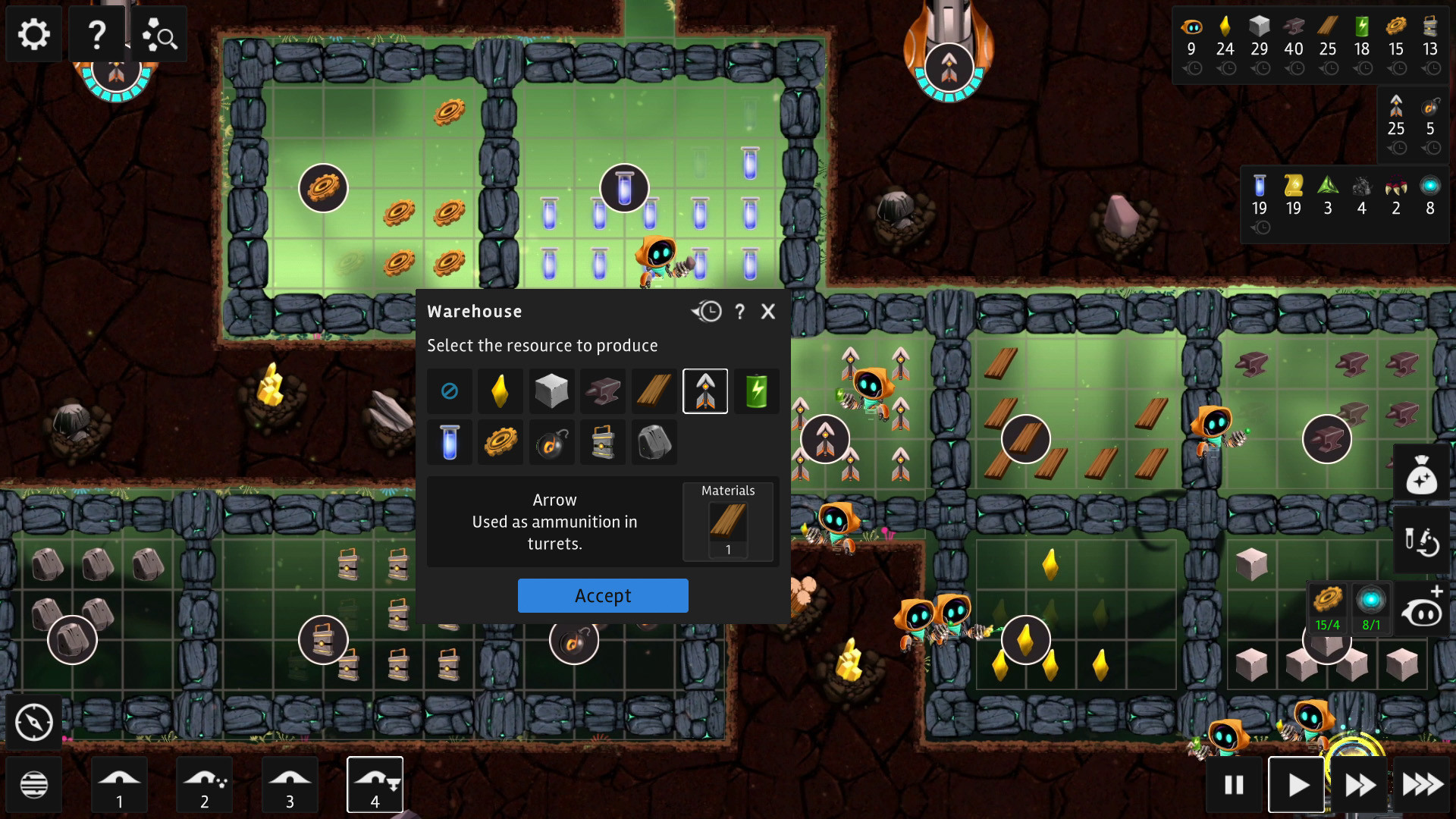Select the battery resource to produce
This screenshot has height=819, width=1456.
click(756, 391)
